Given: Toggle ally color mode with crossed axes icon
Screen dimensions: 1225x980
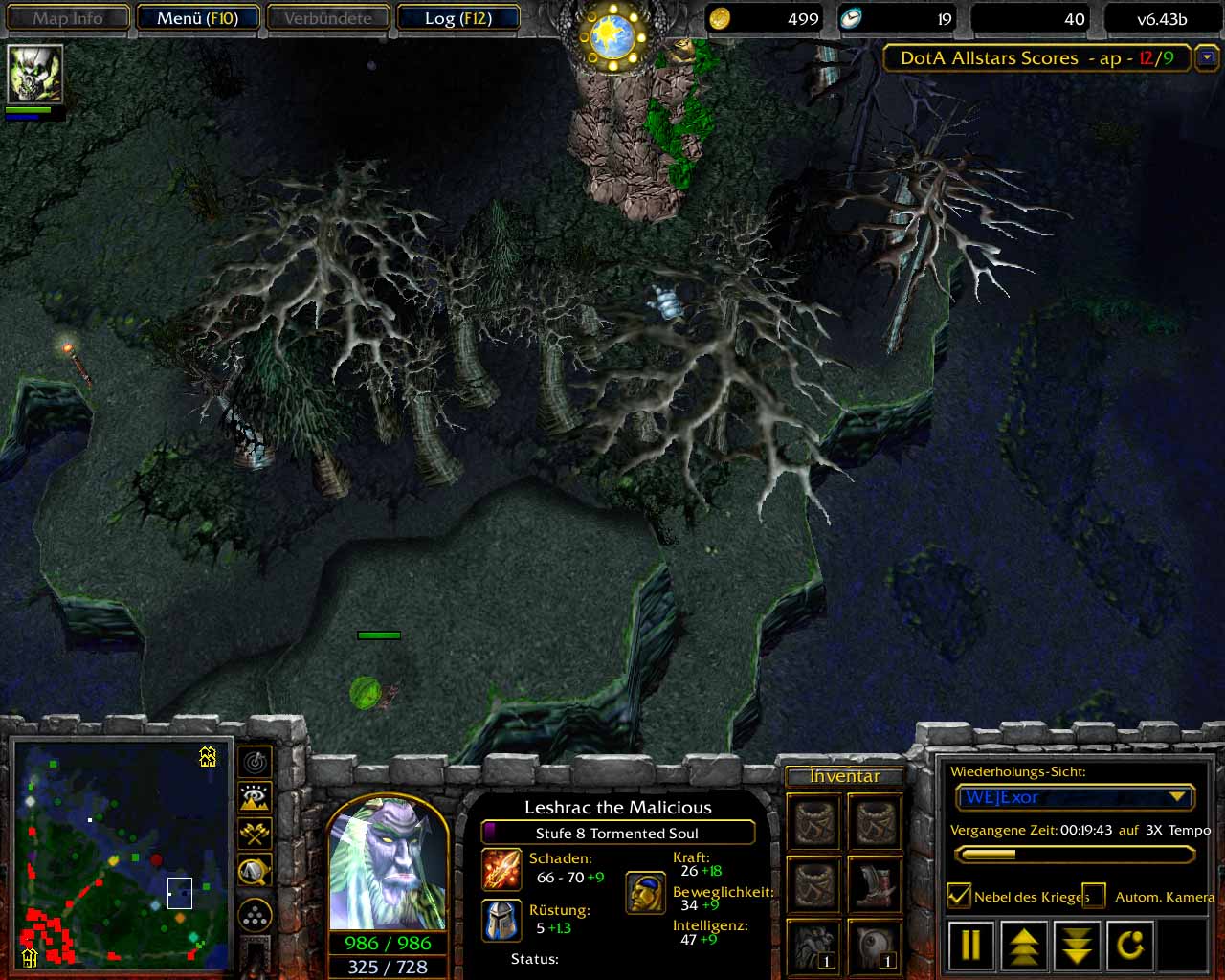Looking at the screenshot, I should pyautogui.click(x=255, y=834).
